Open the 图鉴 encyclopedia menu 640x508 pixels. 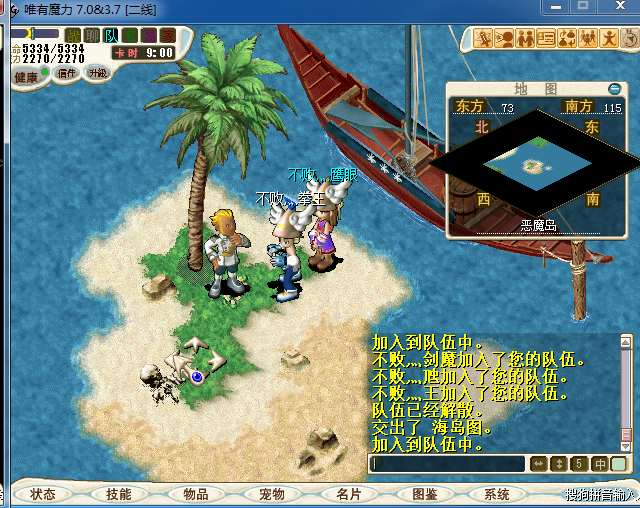click(x=423, y=494)
